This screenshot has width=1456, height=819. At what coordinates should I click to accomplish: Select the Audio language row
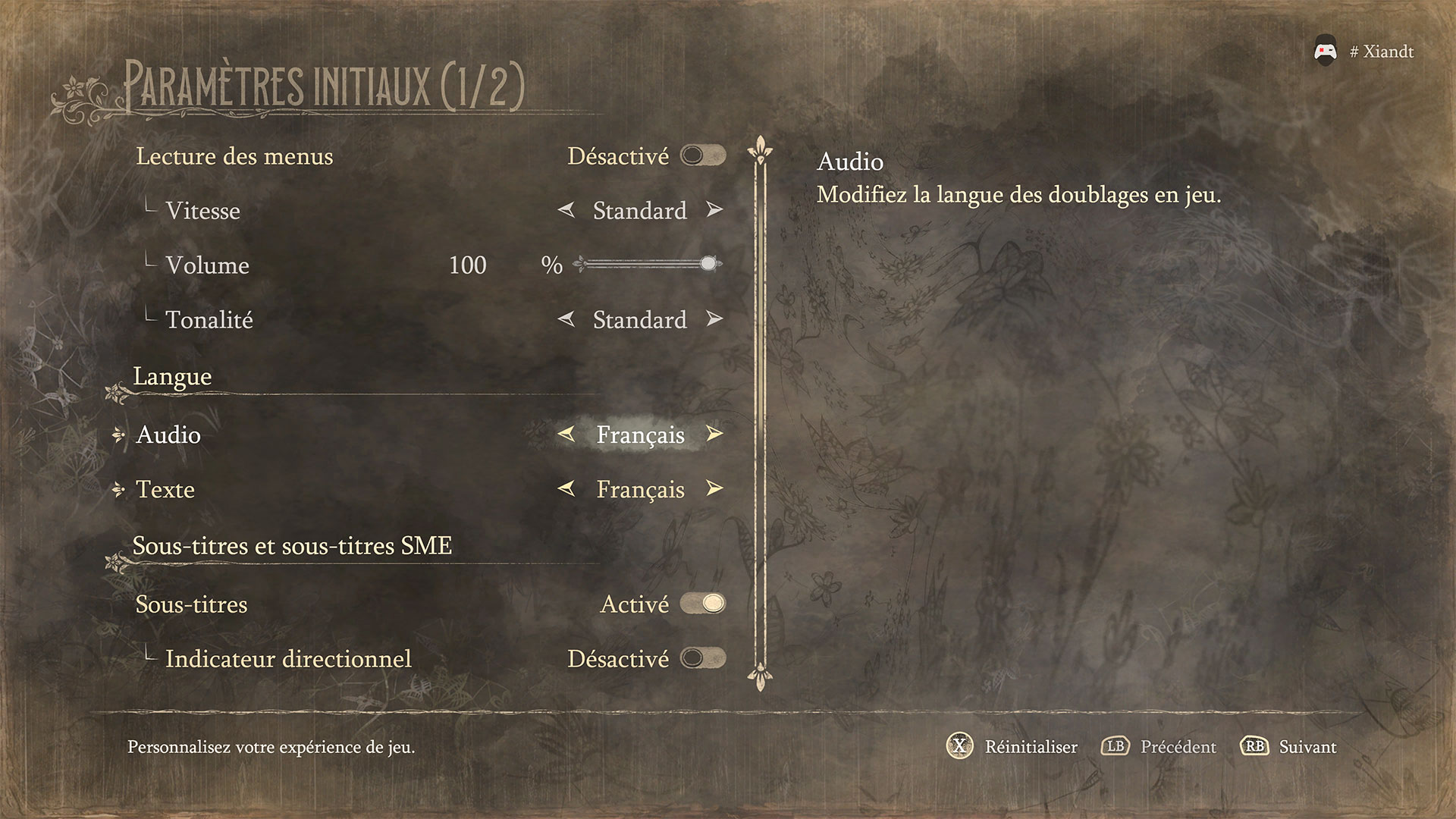point(168,435)
